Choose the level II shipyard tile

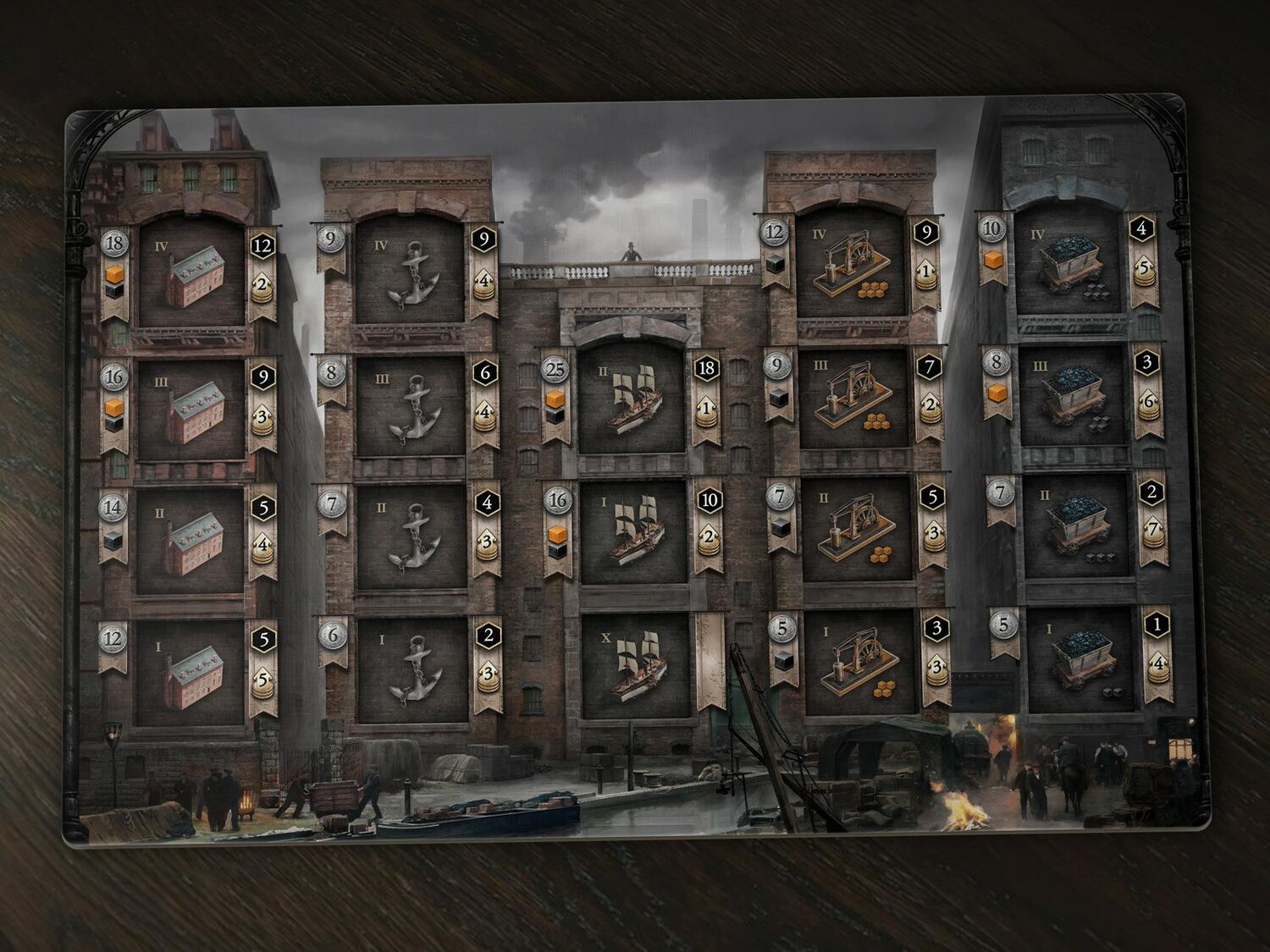633,400
